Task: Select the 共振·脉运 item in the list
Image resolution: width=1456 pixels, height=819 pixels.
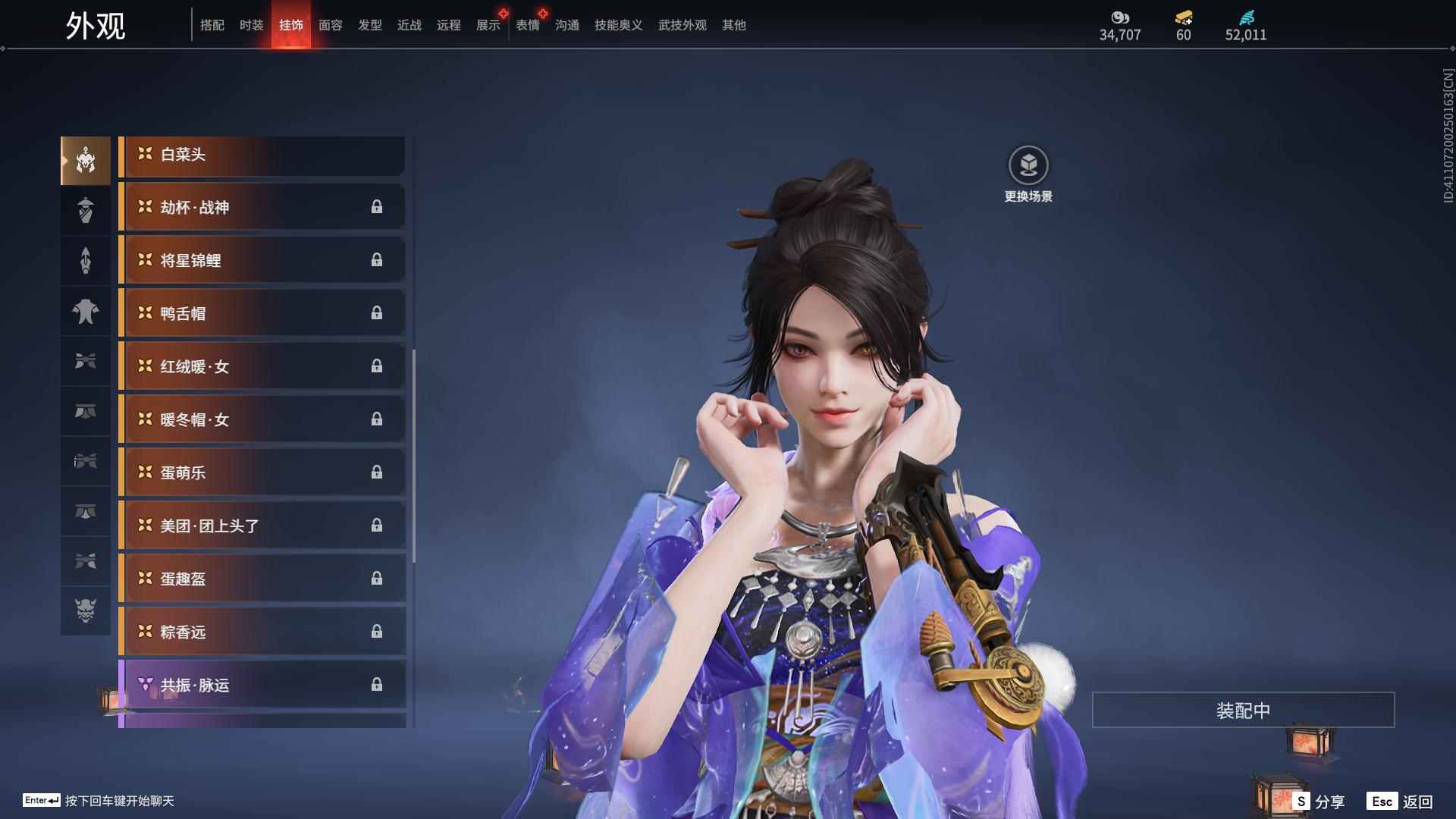Action: tap(262, 685)
